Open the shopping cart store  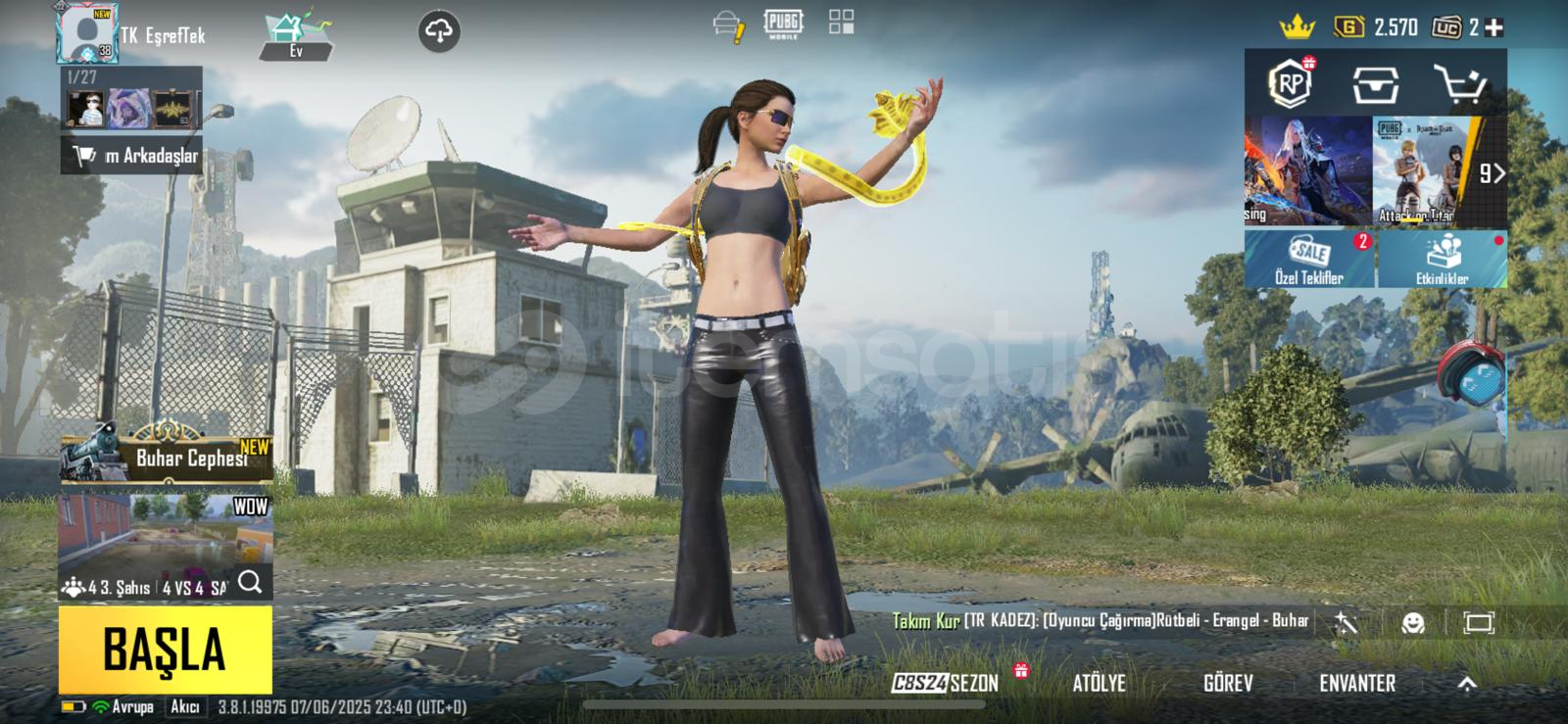[1459, 85]
